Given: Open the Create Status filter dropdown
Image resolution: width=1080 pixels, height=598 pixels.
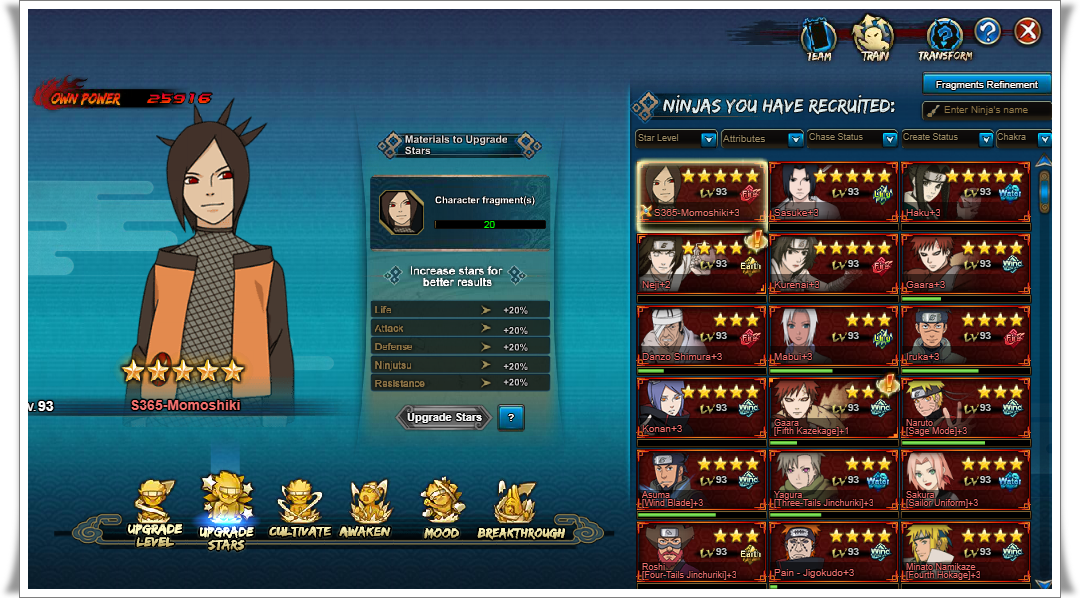Looking at the screenshot, I should (x=945, y=138).
